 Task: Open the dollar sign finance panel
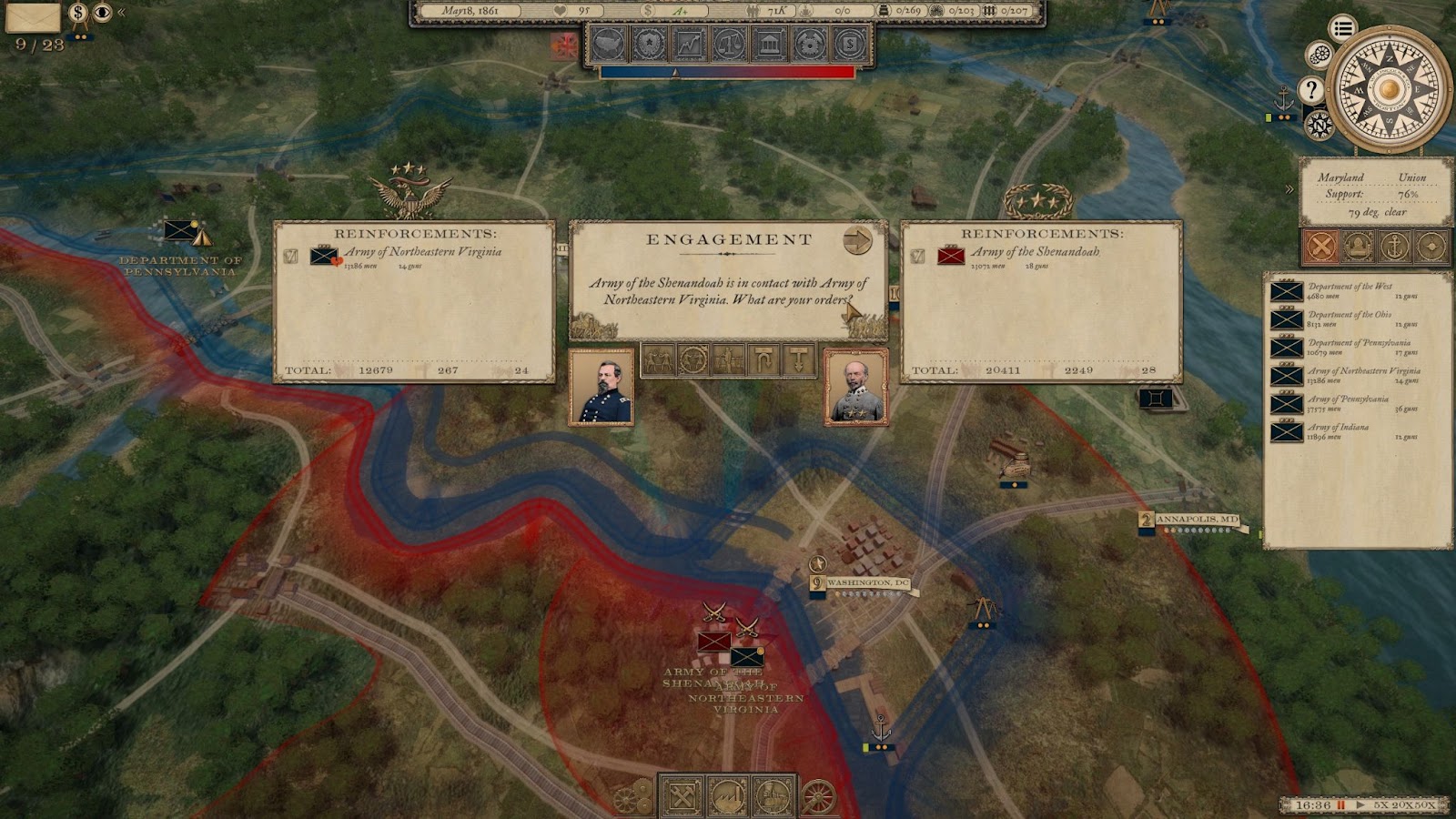[849, 43]
